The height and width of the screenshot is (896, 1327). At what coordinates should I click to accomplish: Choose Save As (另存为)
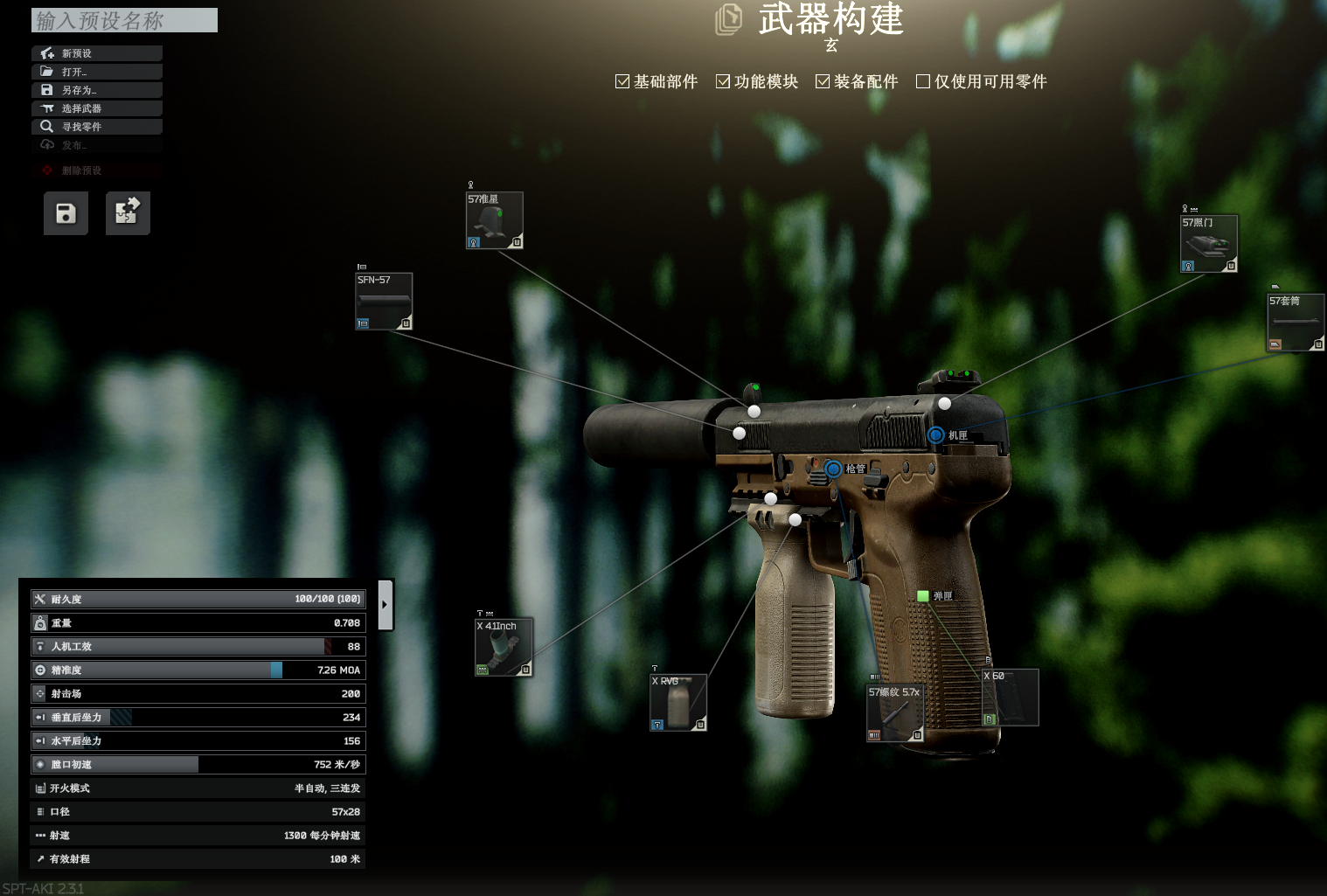(x=96, y=90)
